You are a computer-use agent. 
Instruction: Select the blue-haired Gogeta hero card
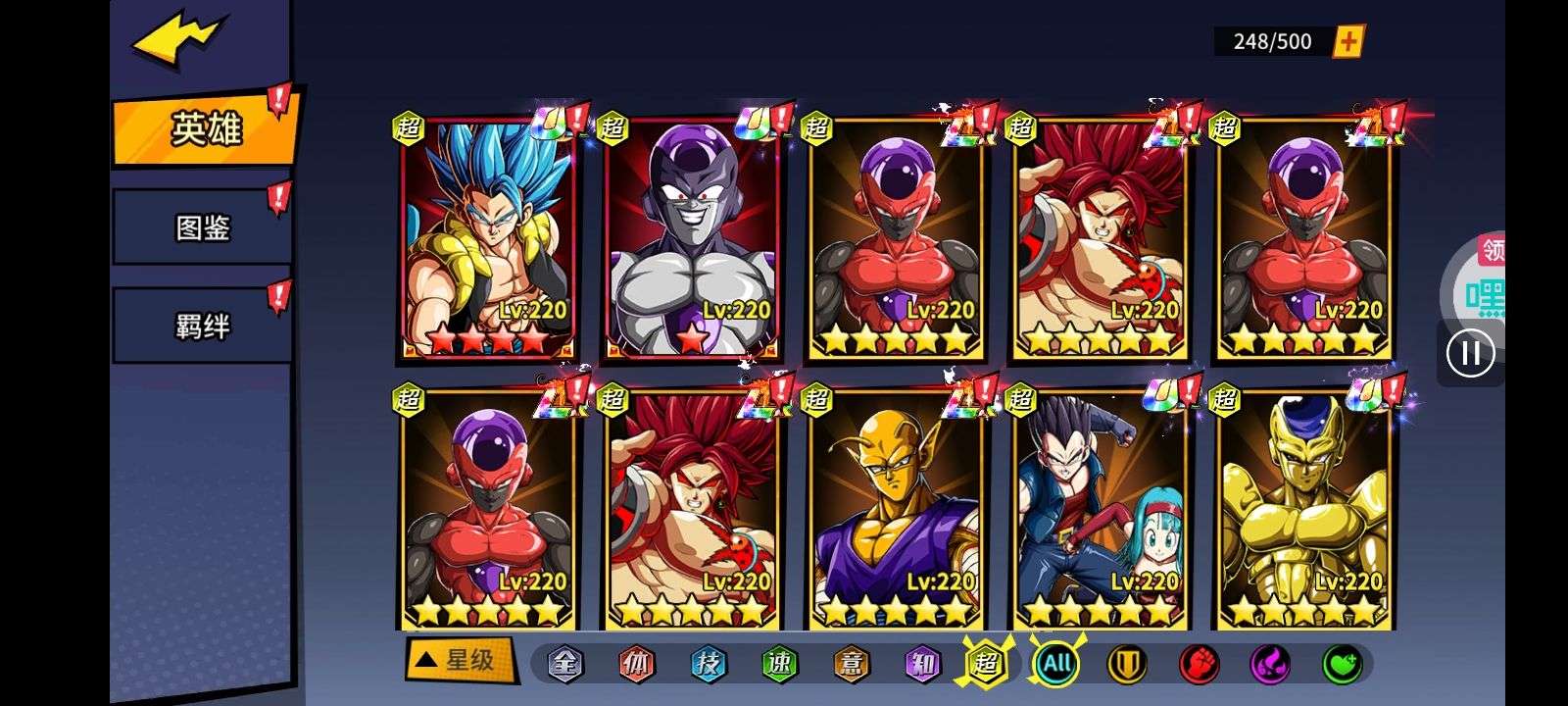pos(488,238)
